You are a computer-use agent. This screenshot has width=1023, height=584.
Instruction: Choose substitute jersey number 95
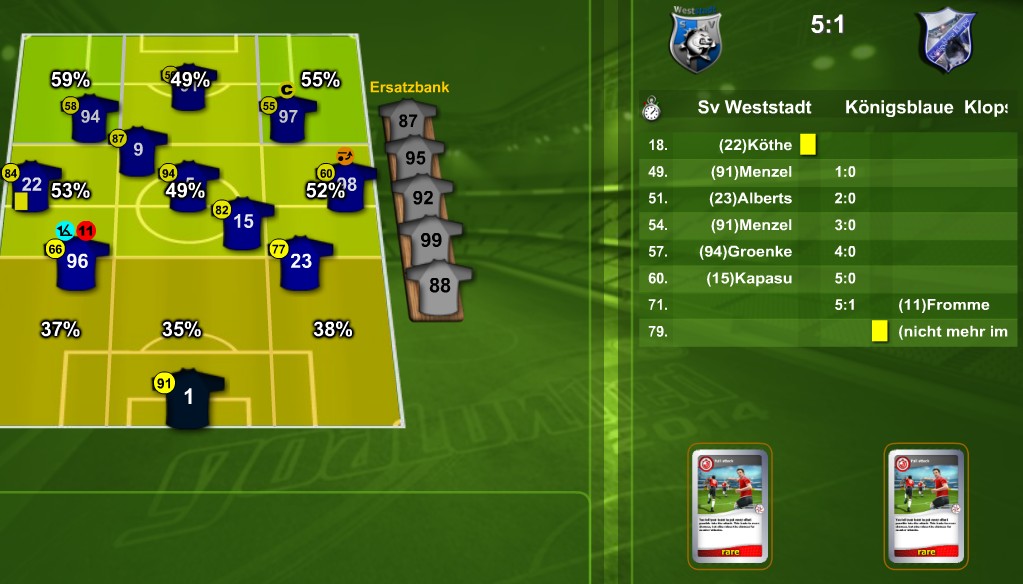pos(416,158)
